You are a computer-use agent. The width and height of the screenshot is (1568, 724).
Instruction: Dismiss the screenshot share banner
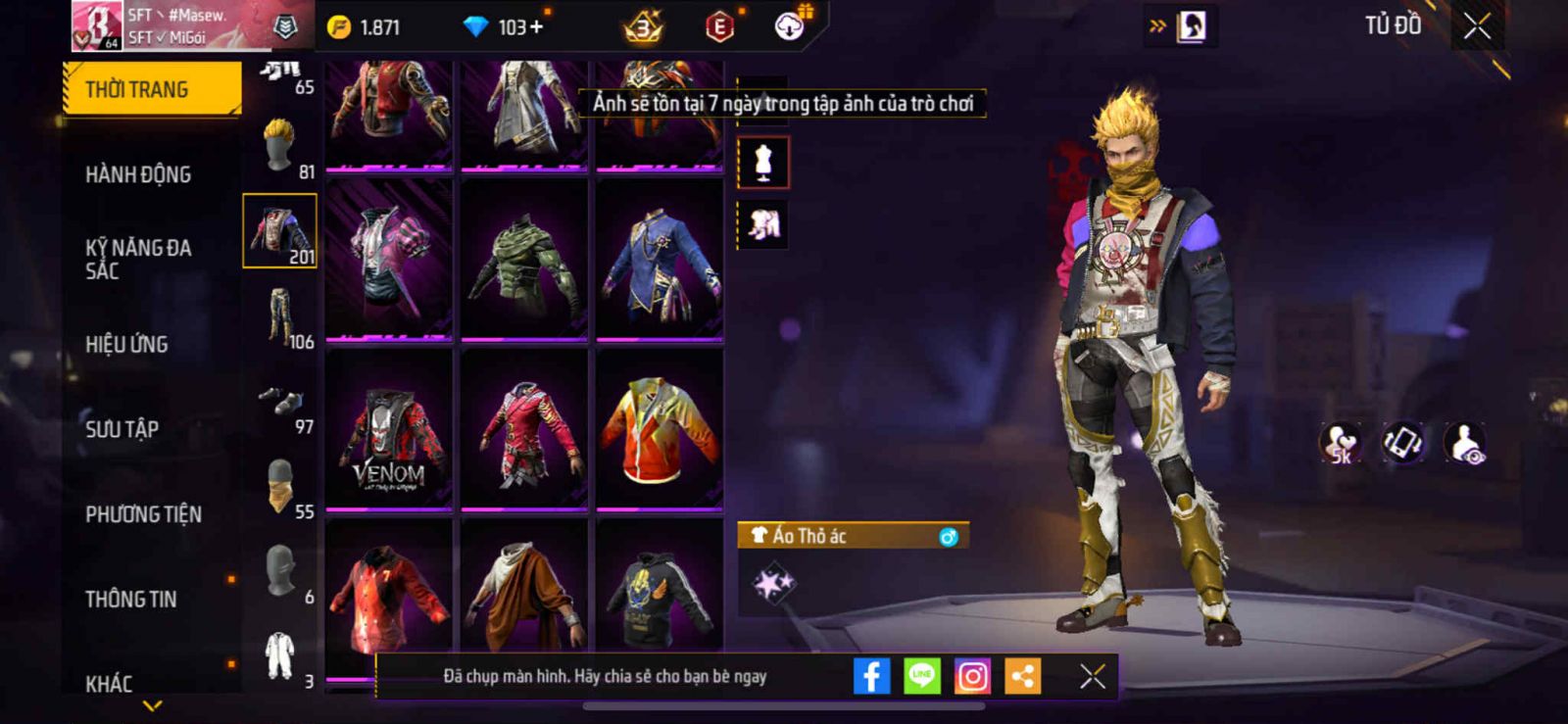coord(1093,676)
